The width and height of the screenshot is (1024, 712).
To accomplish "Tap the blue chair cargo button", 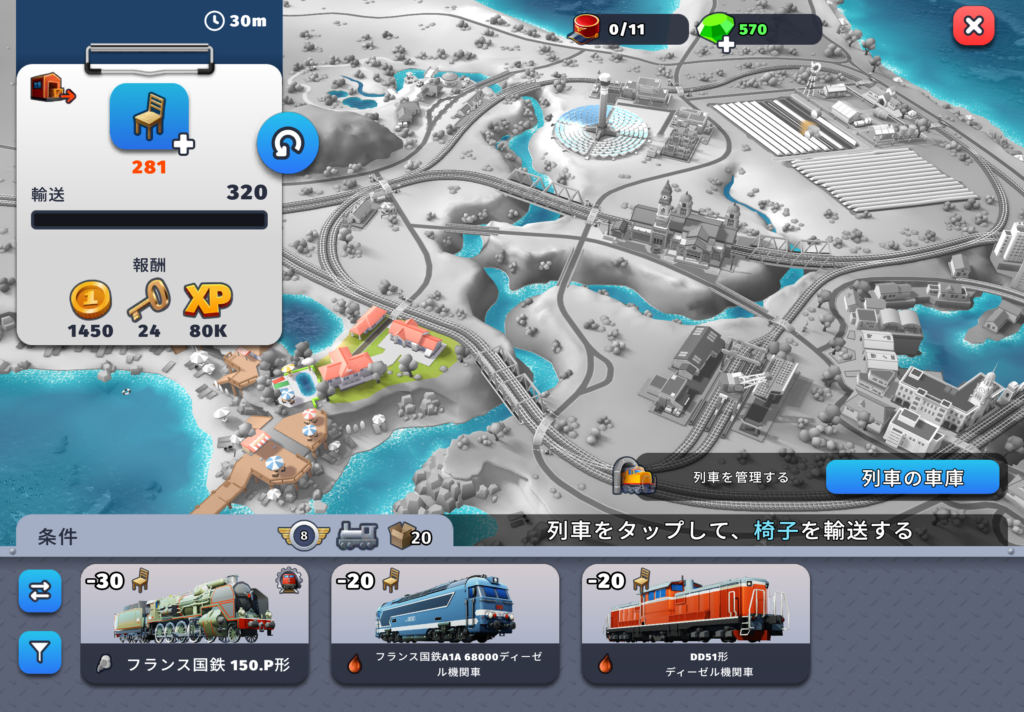I will (150, 118).
